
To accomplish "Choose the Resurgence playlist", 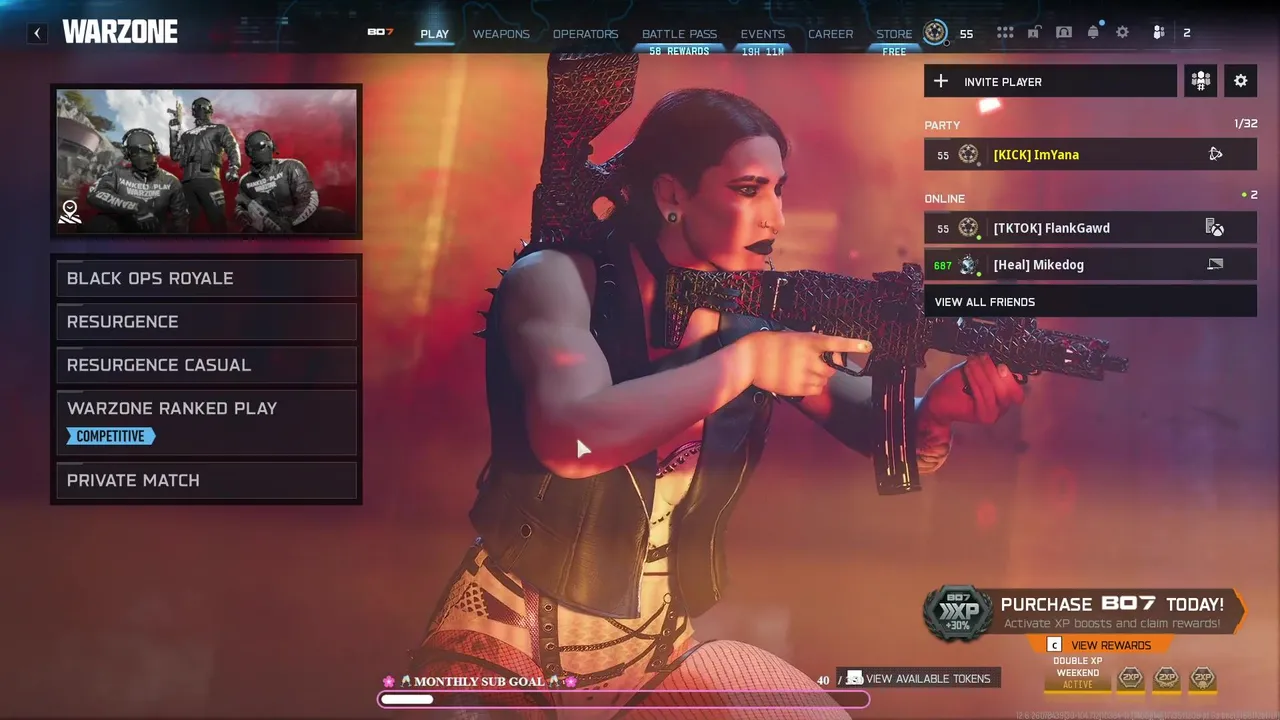I will point(206,322).
